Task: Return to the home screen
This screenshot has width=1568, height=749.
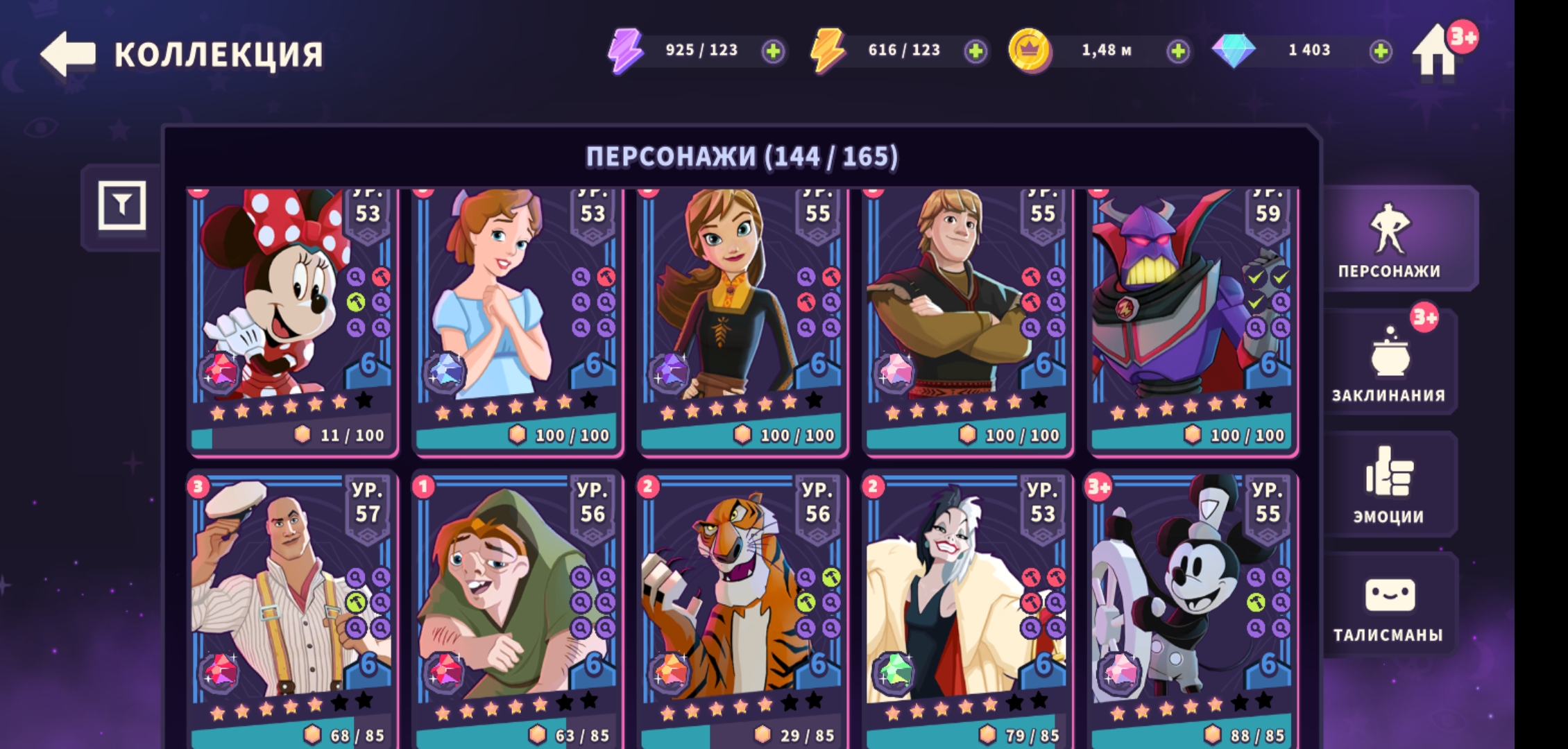Action: click(1436, 52)
